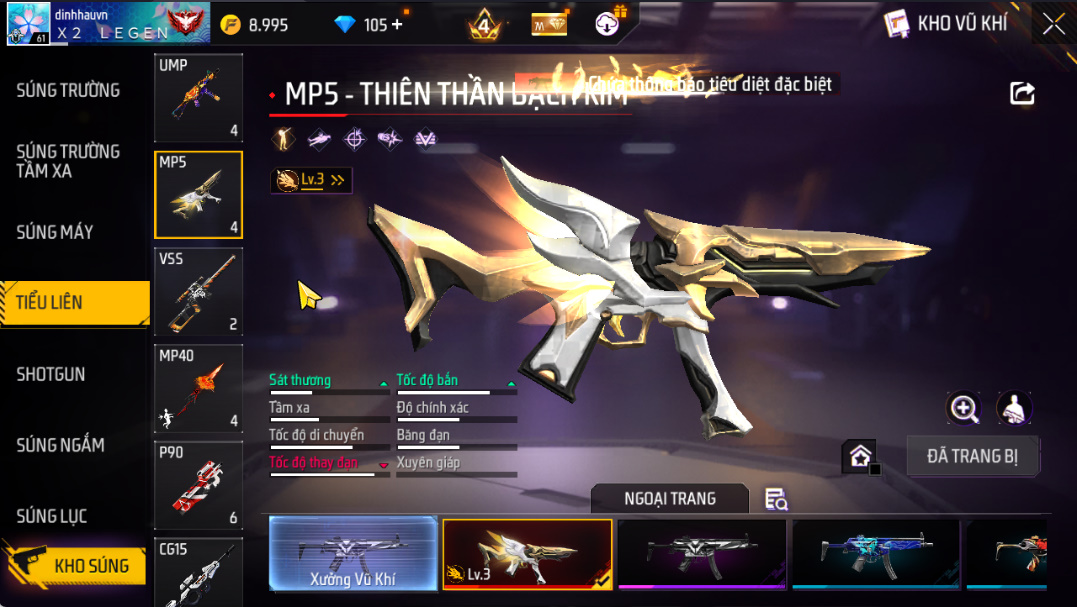This screenshot has height=607, width=1077.
Task: Select the Súng Trường category
Action: [68, 91]
